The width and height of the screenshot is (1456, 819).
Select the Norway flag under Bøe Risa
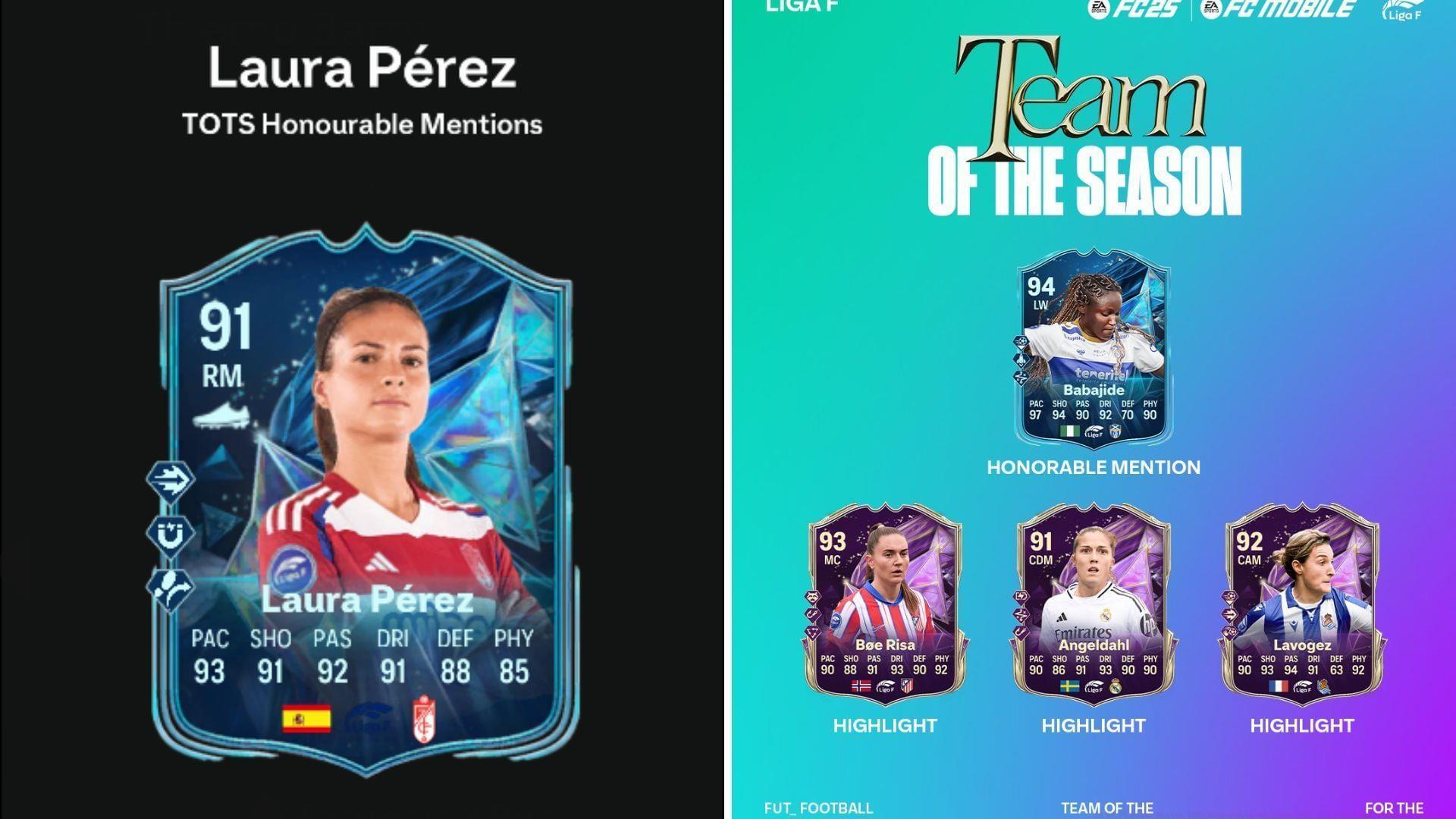click(x=861, y=687)
